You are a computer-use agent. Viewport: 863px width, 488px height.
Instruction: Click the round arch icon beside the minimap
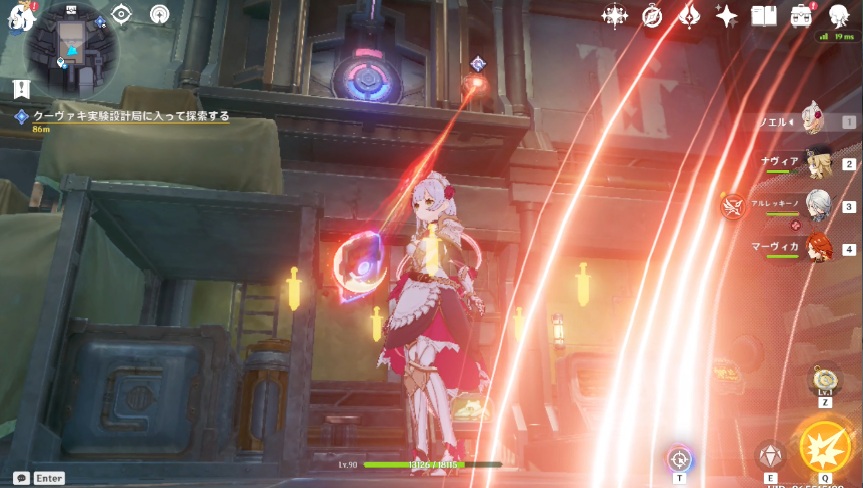[x=159, y=14]
